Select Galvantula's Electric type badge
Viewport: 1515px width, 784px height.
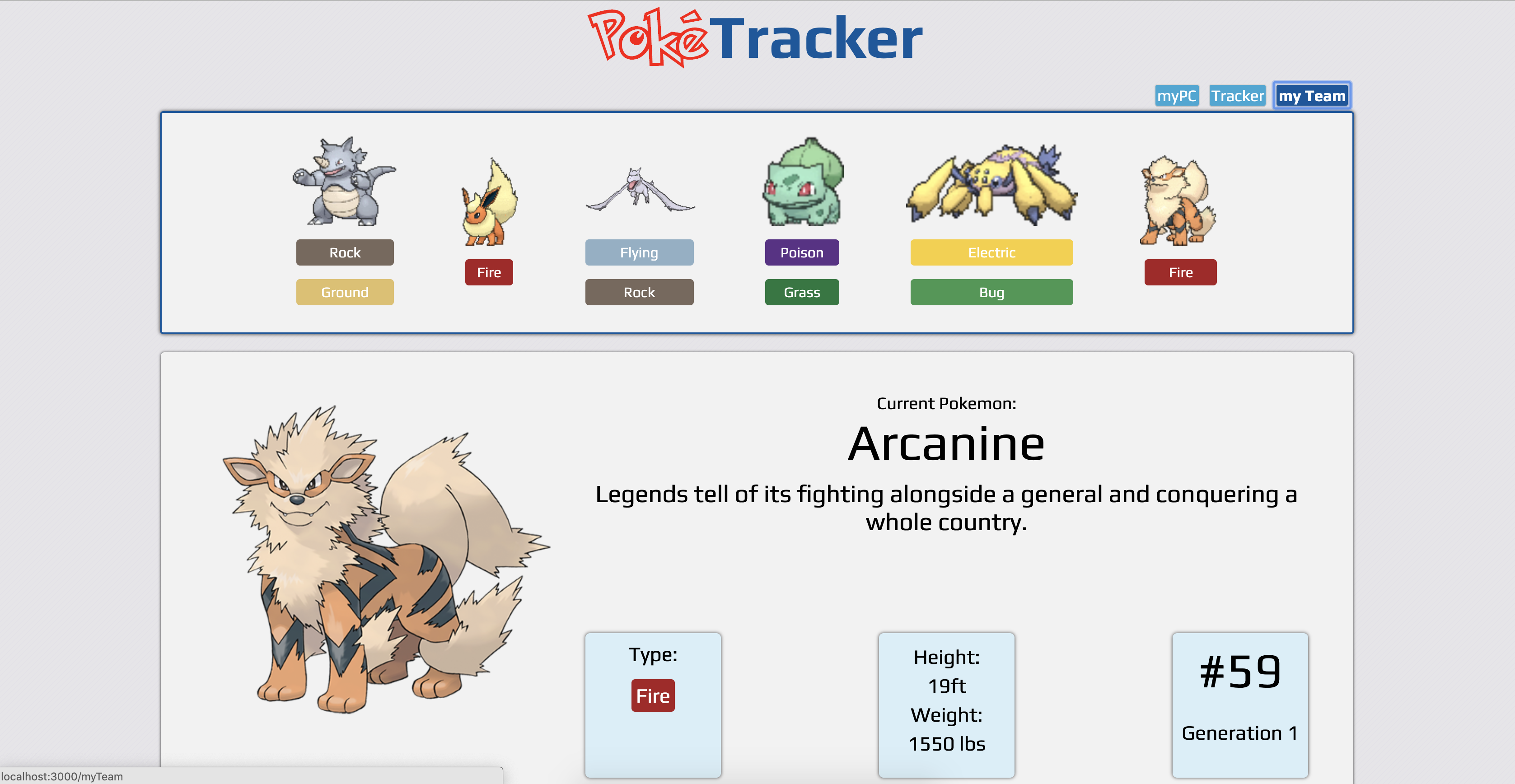tap(991, 252)
